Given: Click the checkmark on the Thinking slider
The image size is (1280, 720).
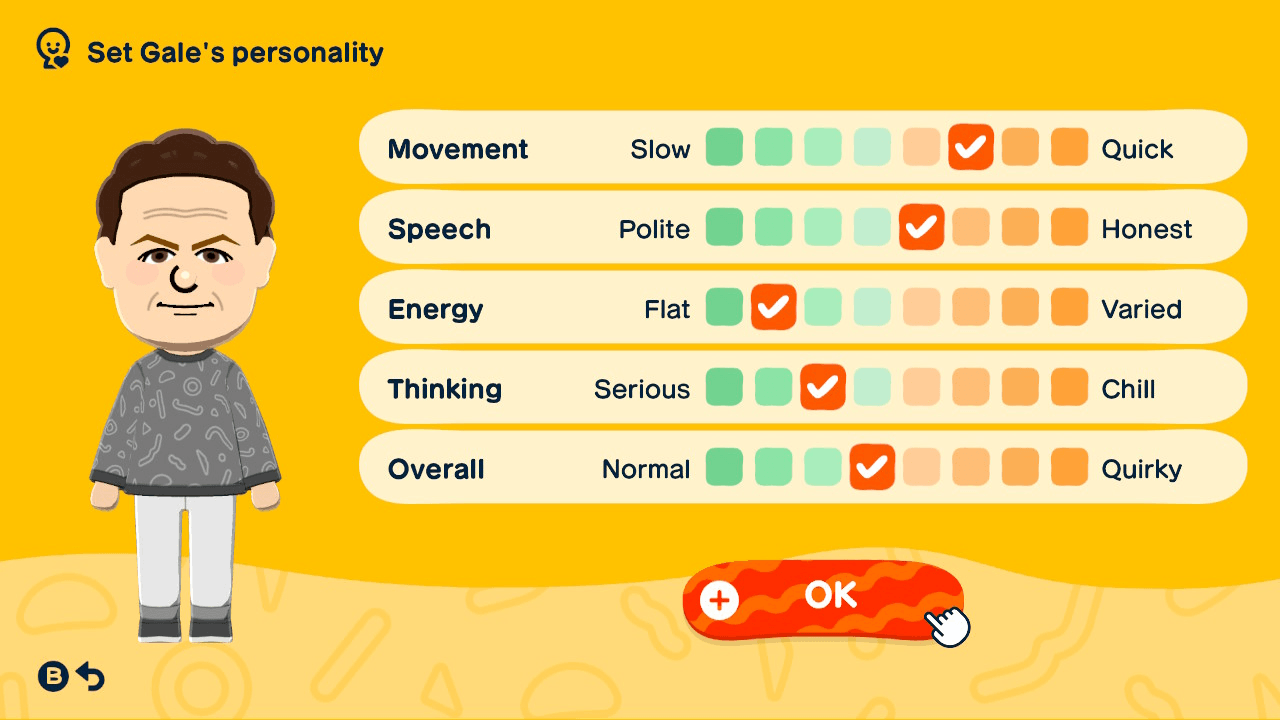Looking at the screenshot, I should [823, 387].
